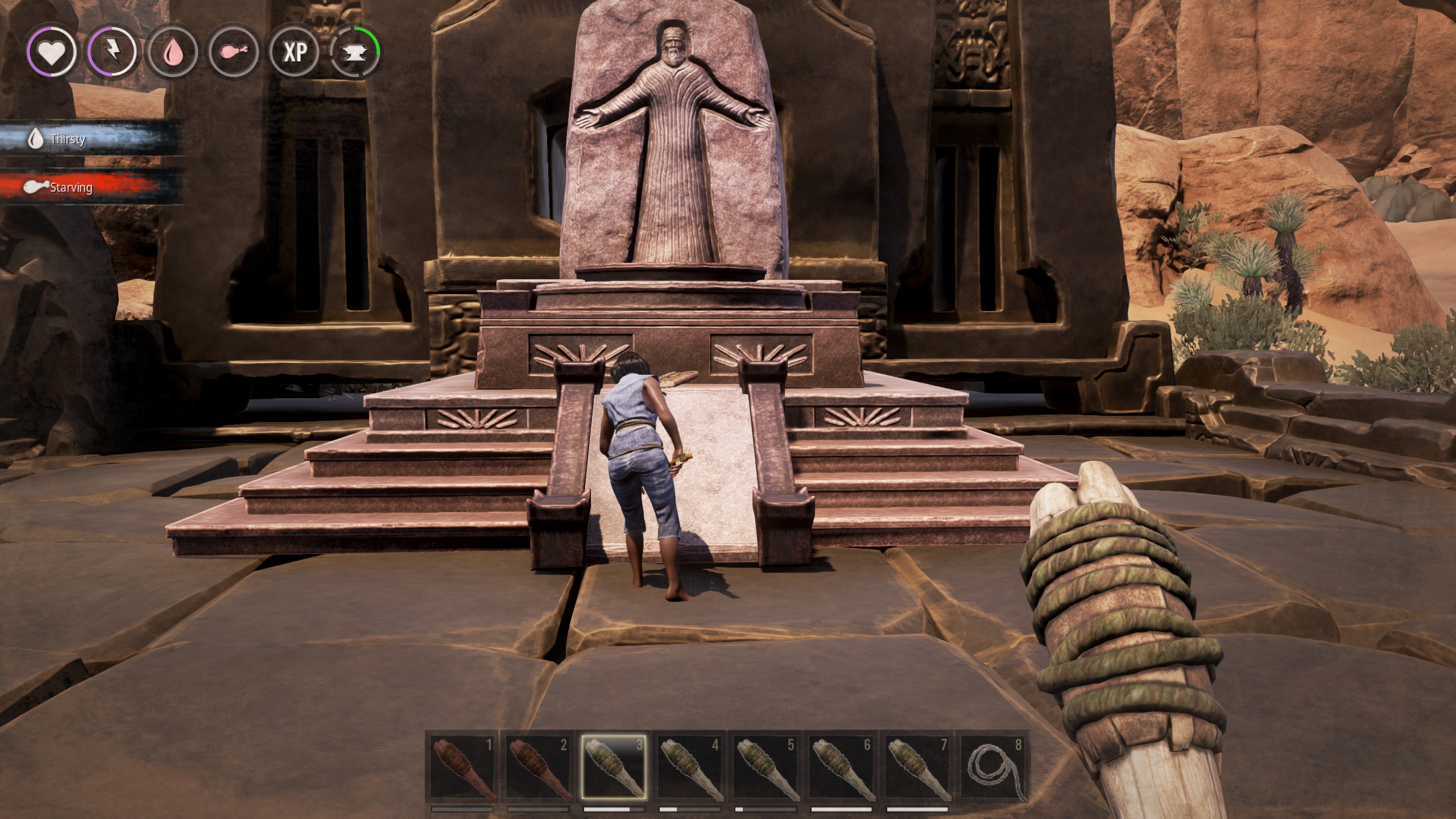Screen dimensions: 1456x819
Task: Click the heart health icon
Action: point(51,52)
